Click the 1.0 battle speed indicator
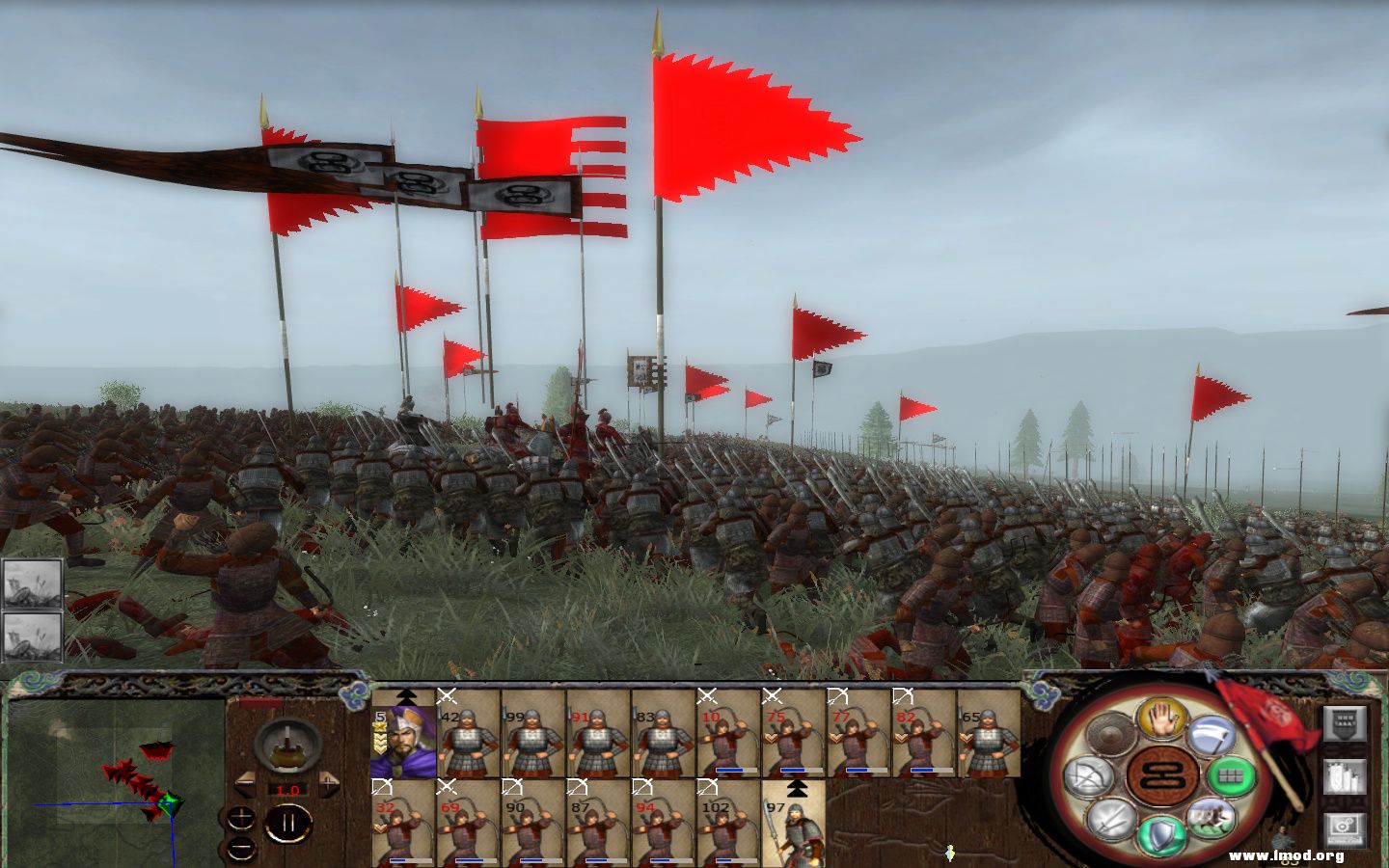Screen dimensions: 1389x868 (287, 790)
